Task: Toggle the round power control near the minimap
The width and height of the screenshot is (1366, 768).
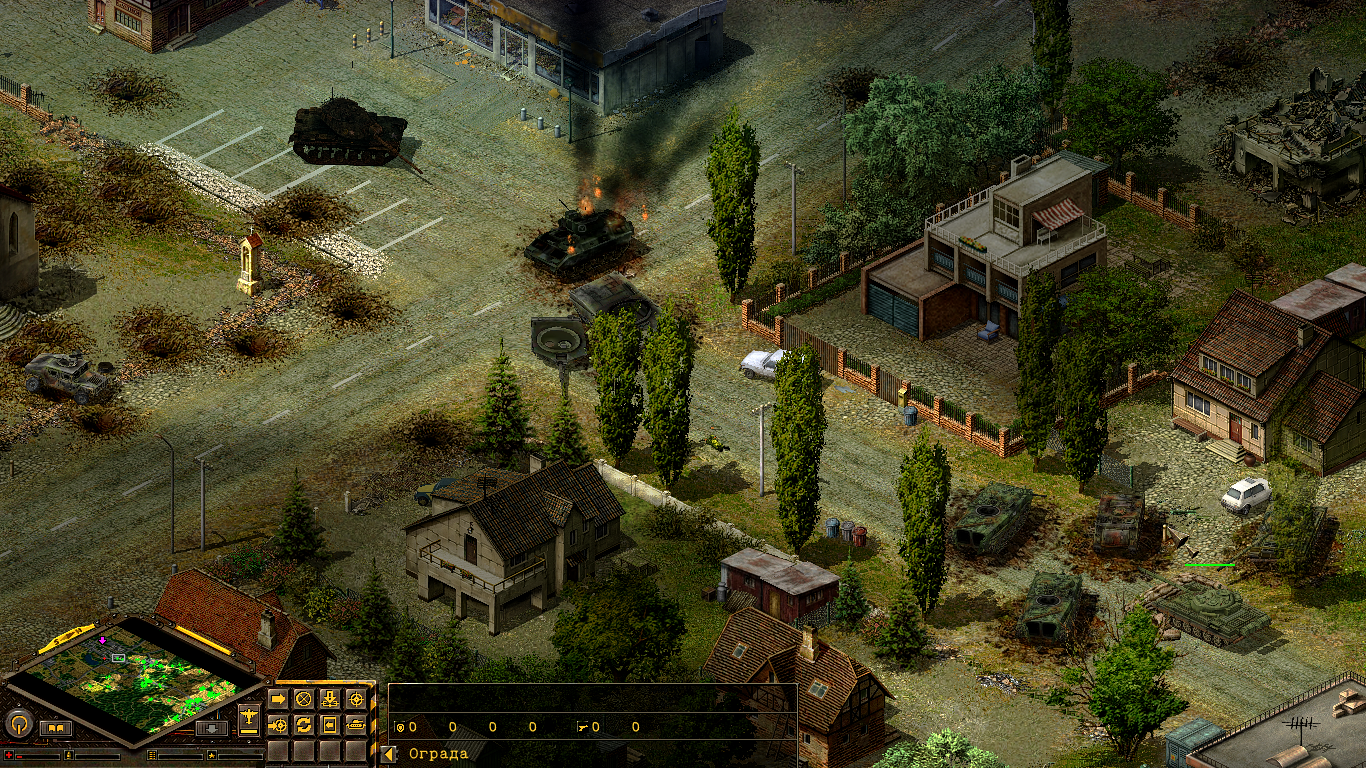Action: pos(19,724)
